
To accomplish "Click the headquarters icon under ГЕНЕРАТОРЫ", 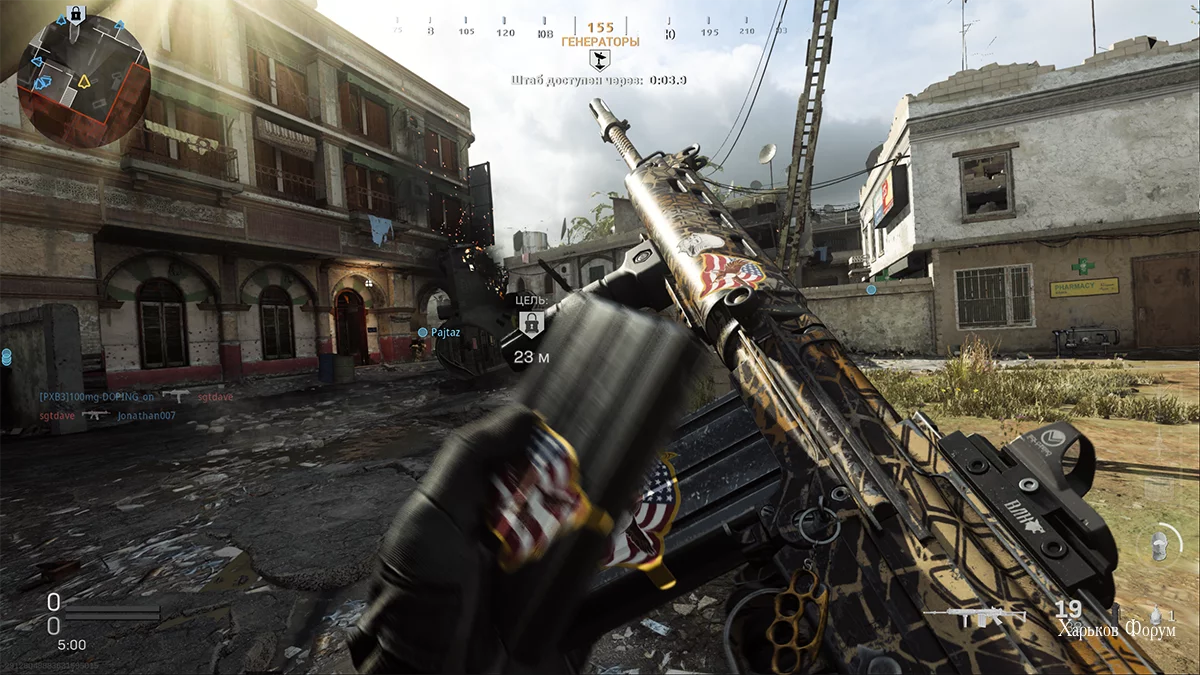I will pos(599,59).
